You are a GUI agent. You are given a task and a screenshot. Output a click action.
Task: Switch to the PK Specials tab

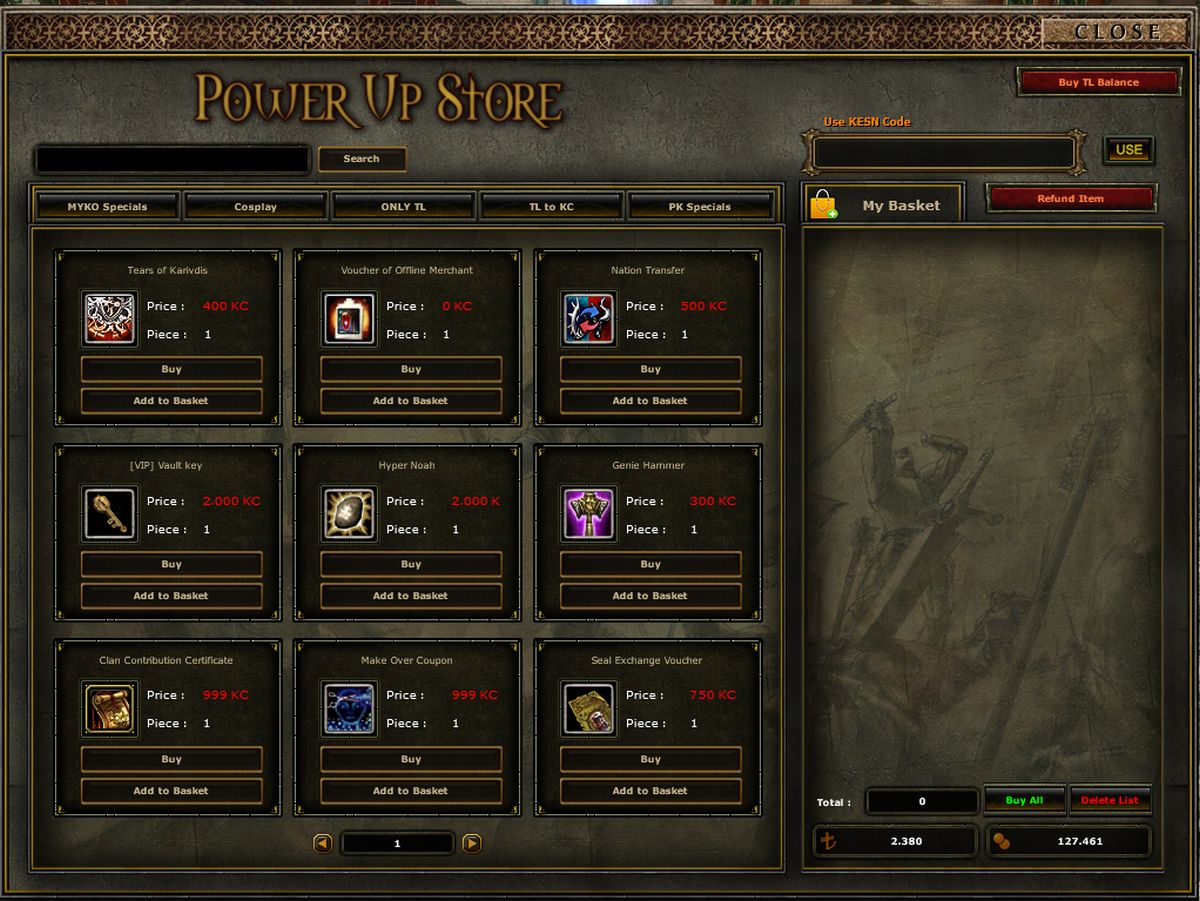(x=699, y=207)
